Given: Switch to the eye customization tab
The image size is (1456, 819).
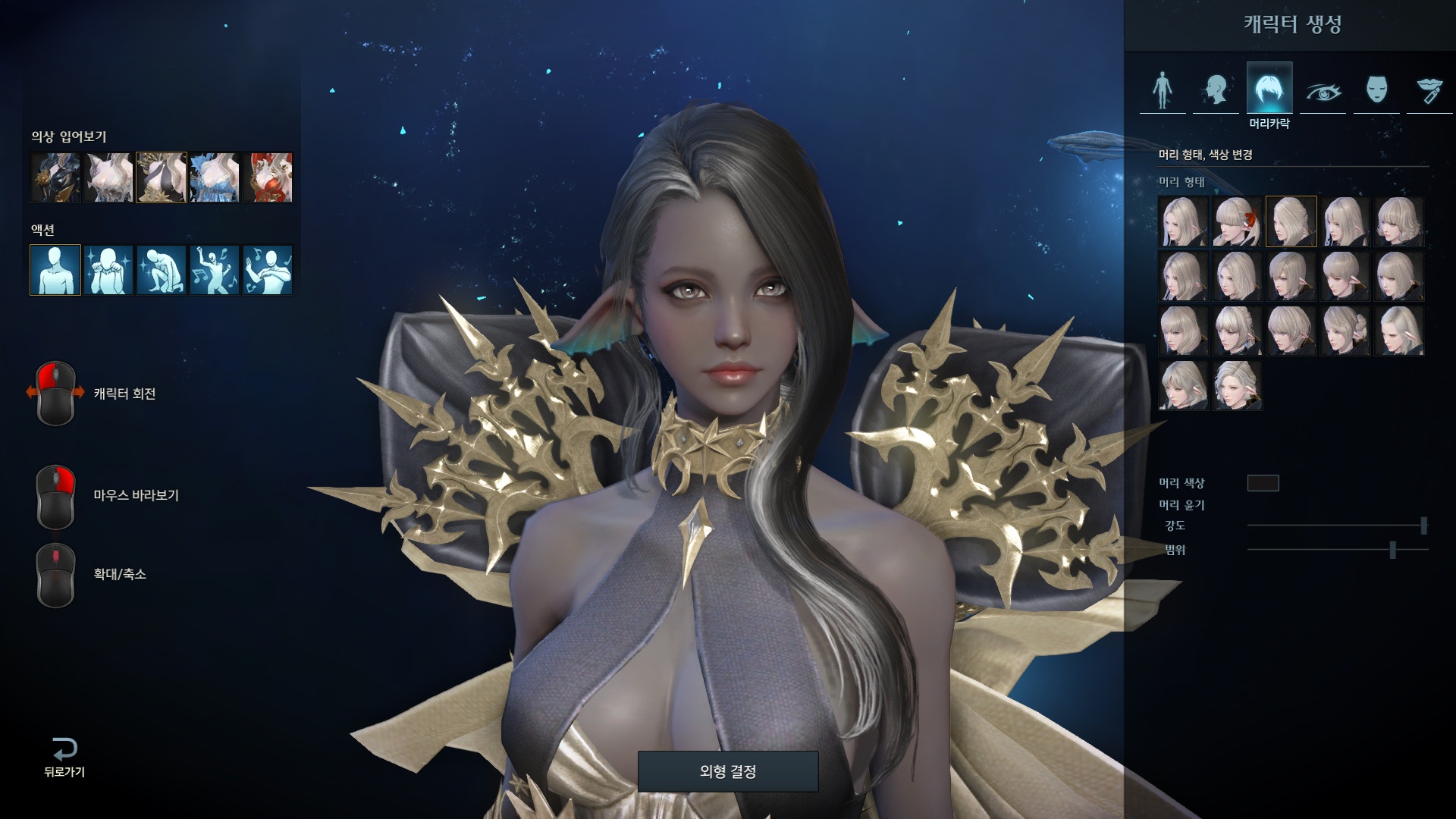Looking at the screenshot, I should 1323,90.
